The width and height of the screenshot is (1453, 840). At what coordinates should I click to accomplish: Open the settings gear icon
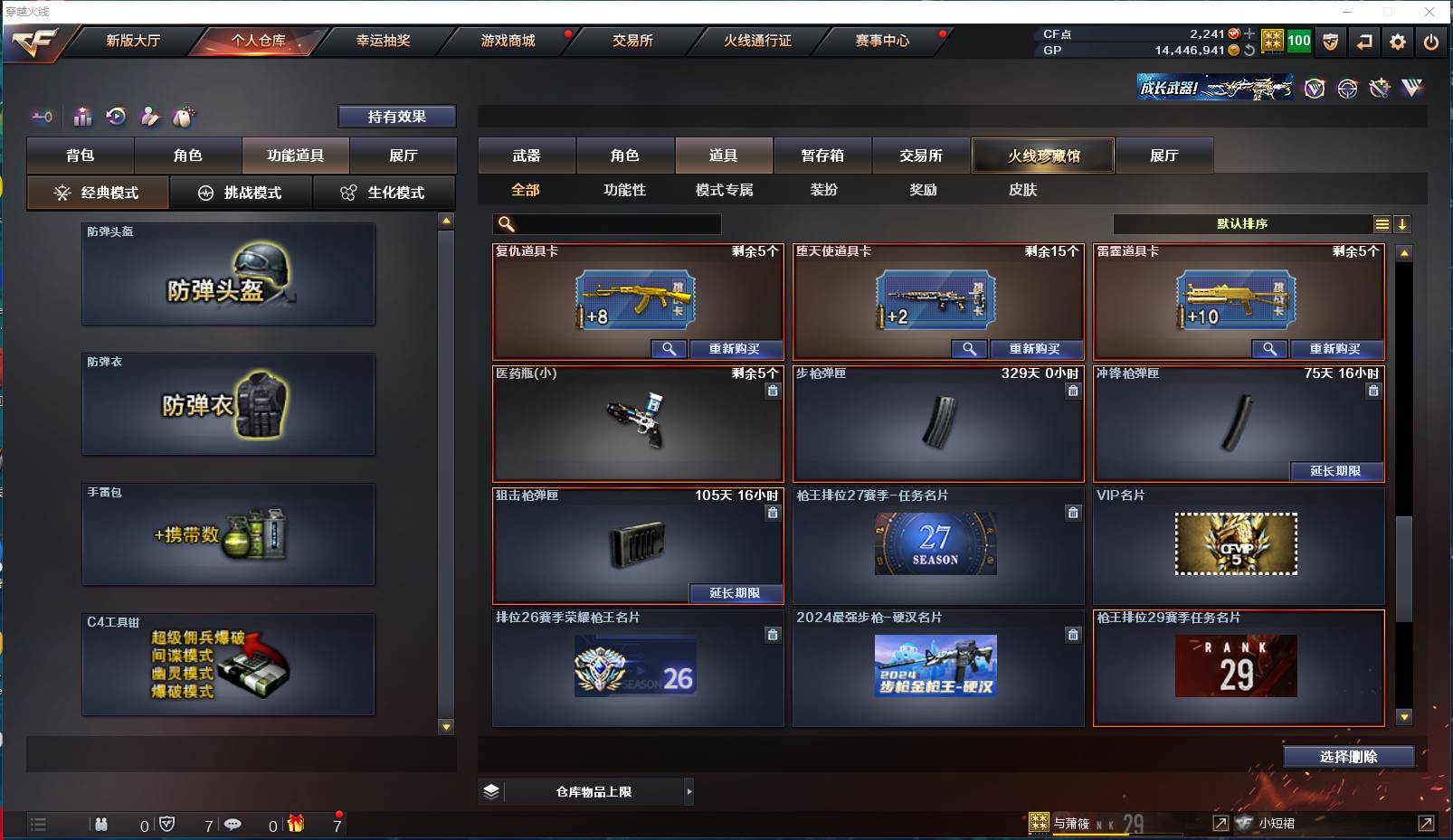1397,42
